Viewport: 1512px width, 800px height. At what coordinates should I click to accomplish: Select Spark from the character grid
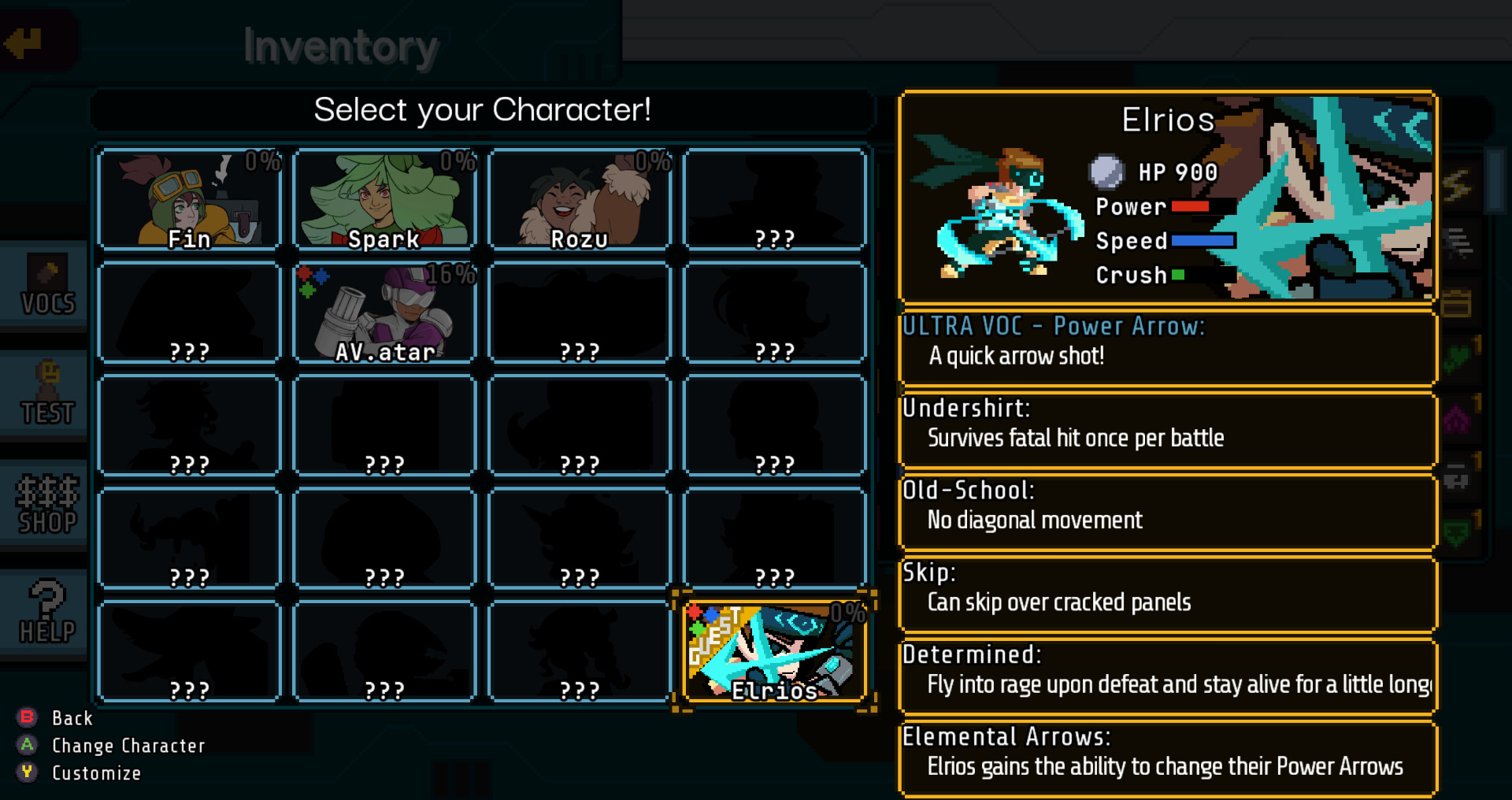384,198
